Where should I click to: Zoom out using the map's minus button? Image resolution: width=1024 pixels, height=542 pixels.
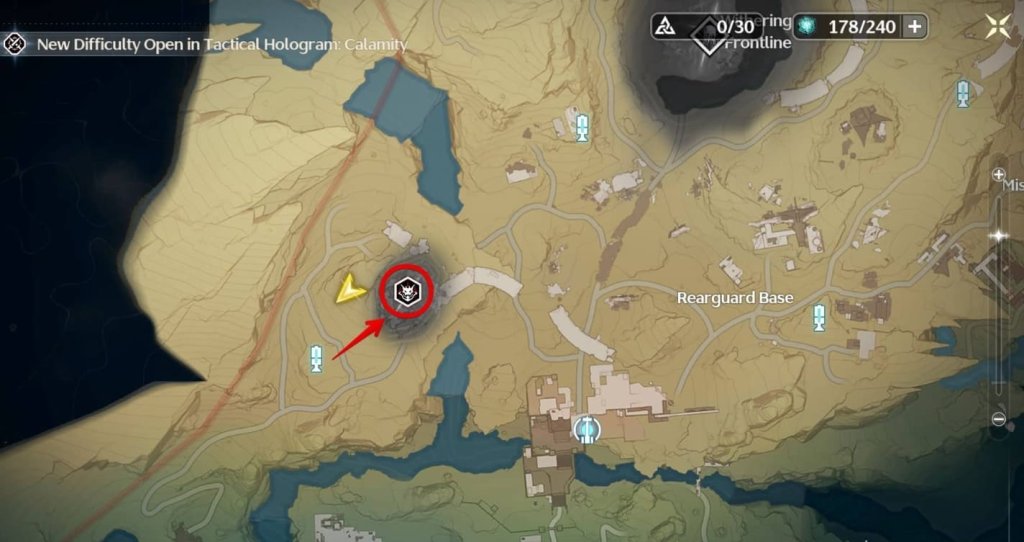[x=998, y=418]
